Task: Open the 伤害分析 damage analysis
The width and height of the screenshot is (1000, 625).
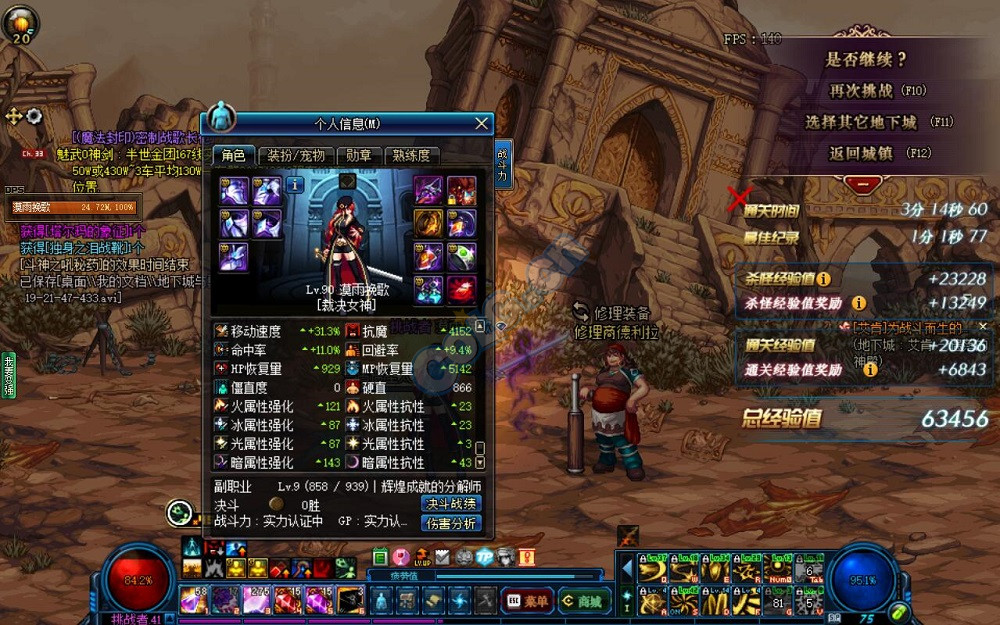Action: 451,523
